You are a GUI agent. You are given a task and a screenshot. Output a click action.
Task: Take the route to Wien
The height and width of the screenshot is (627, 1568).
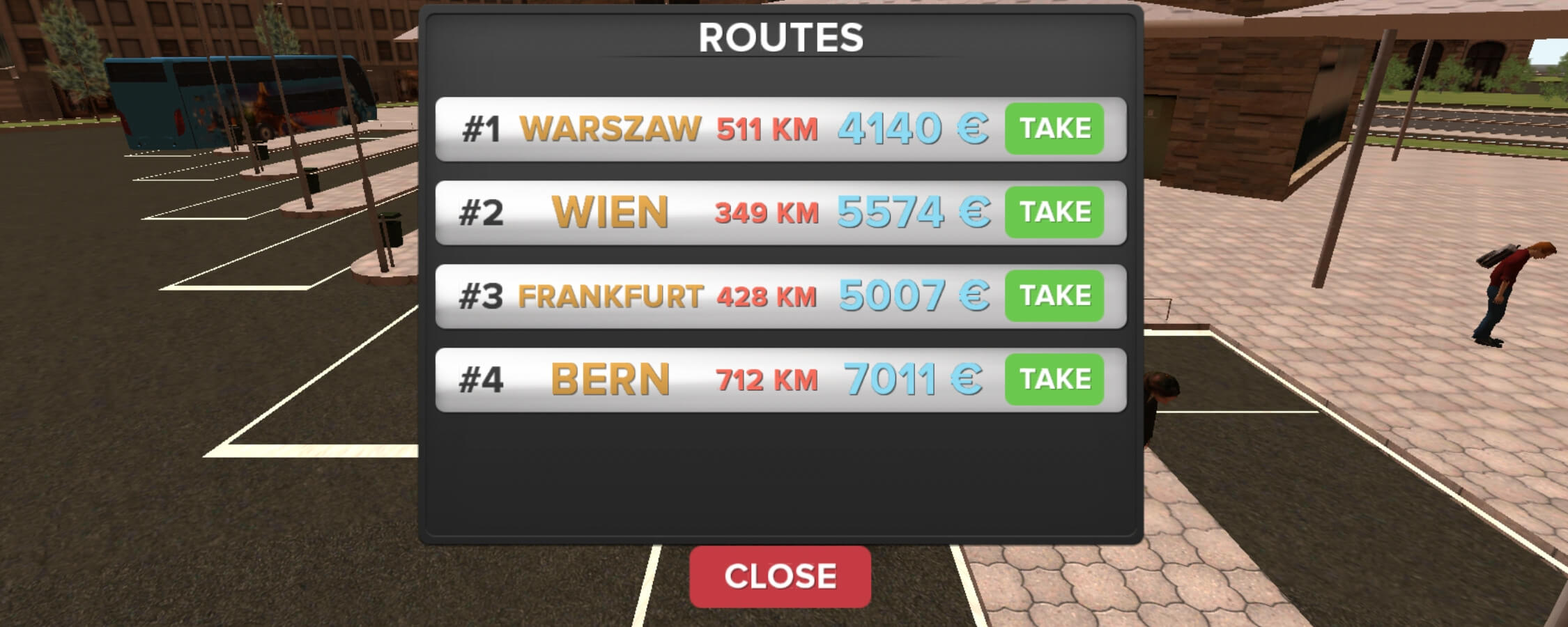coord(1054,211)
